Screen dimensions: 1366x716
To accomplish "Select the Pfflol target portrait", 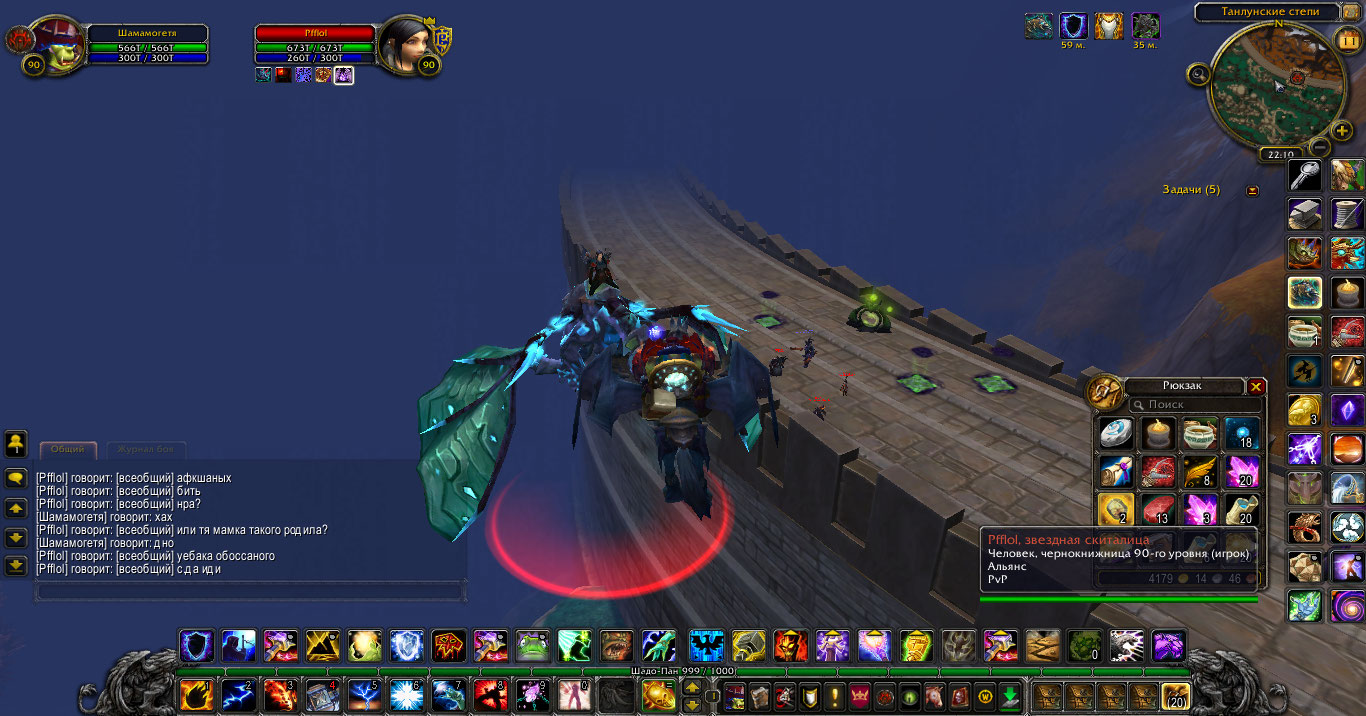I will tap(404, 44).
